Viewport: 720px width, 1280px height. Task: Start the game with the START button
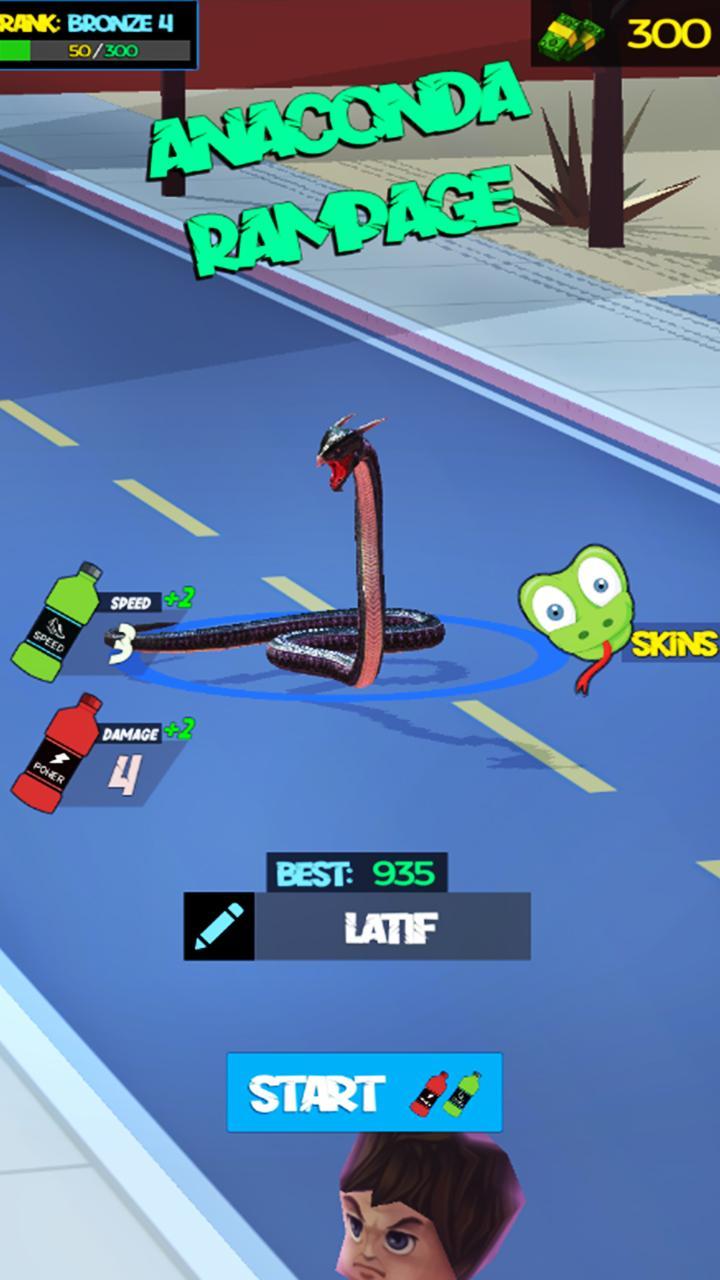[x=364, y=1092]
